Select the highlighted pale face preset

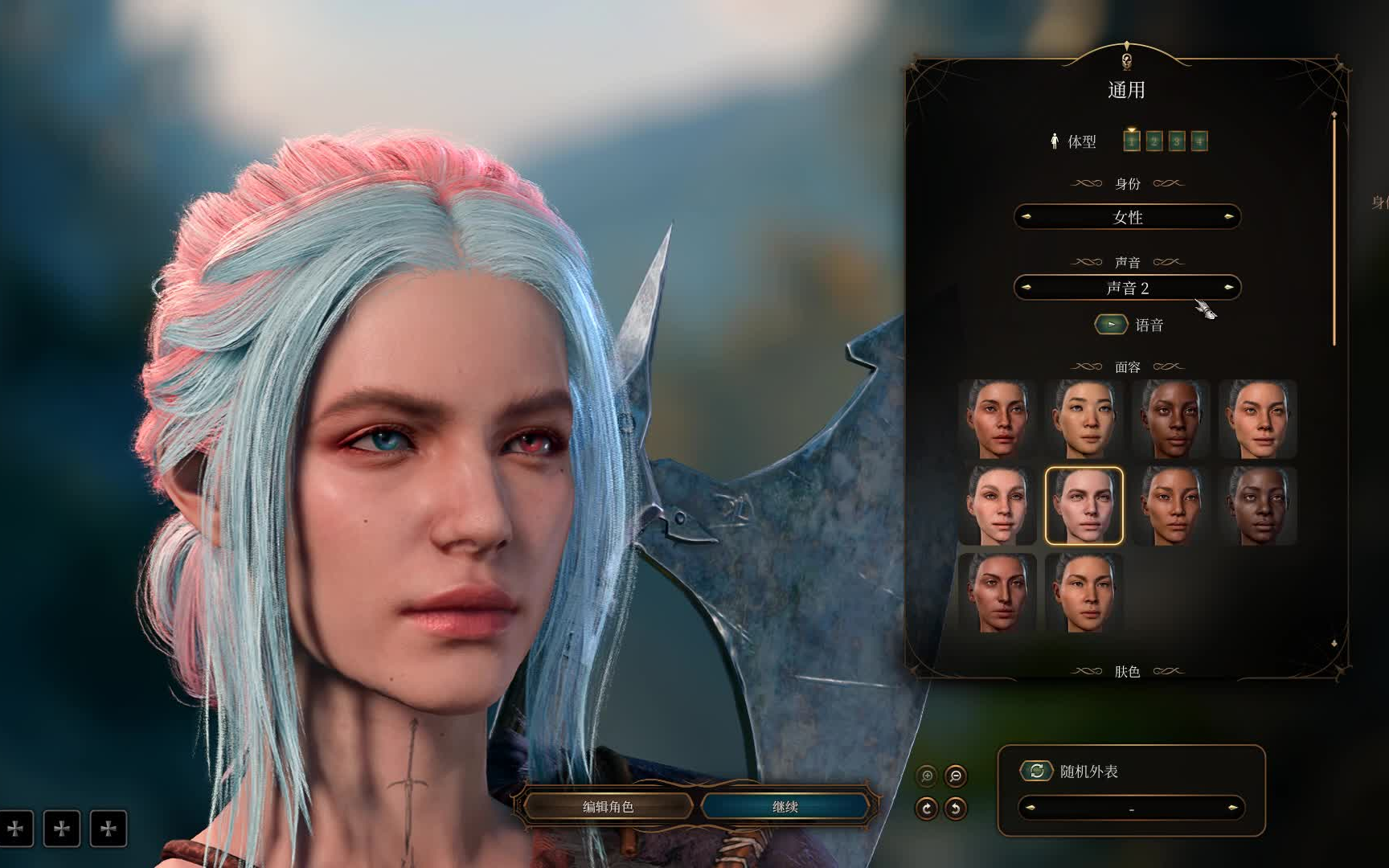tap(1084, 506)
